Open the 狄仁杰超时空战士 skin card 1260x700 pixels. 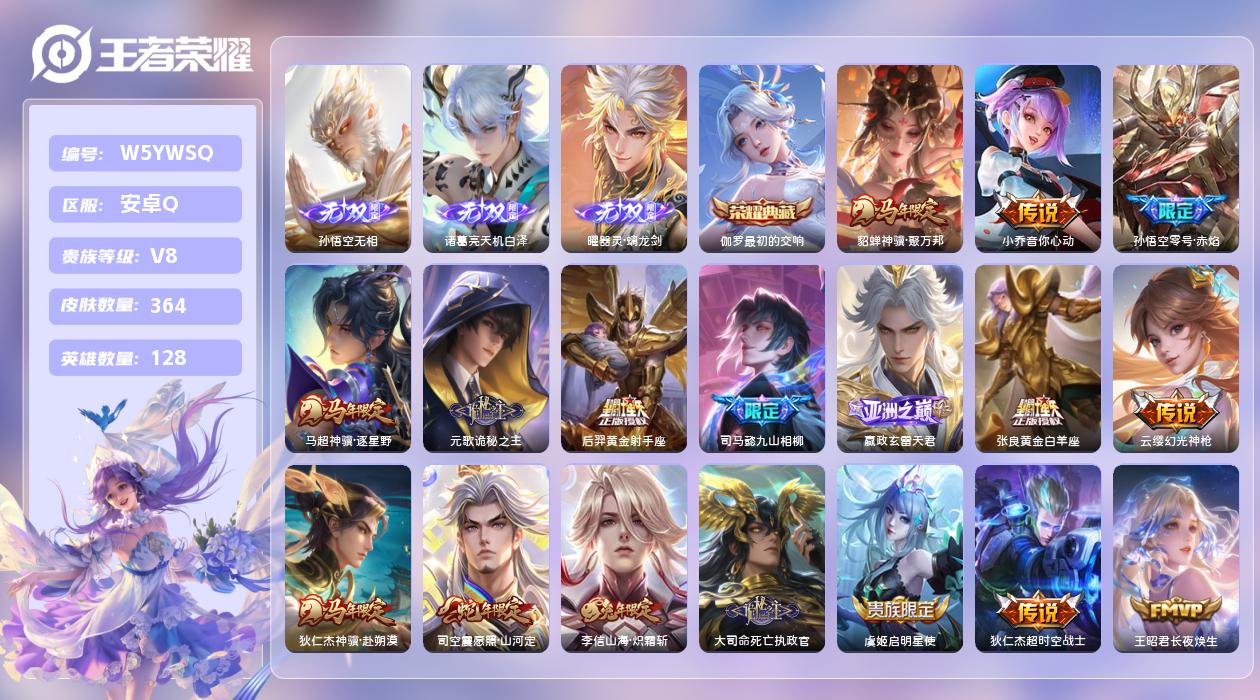[x=1038, y=558]
